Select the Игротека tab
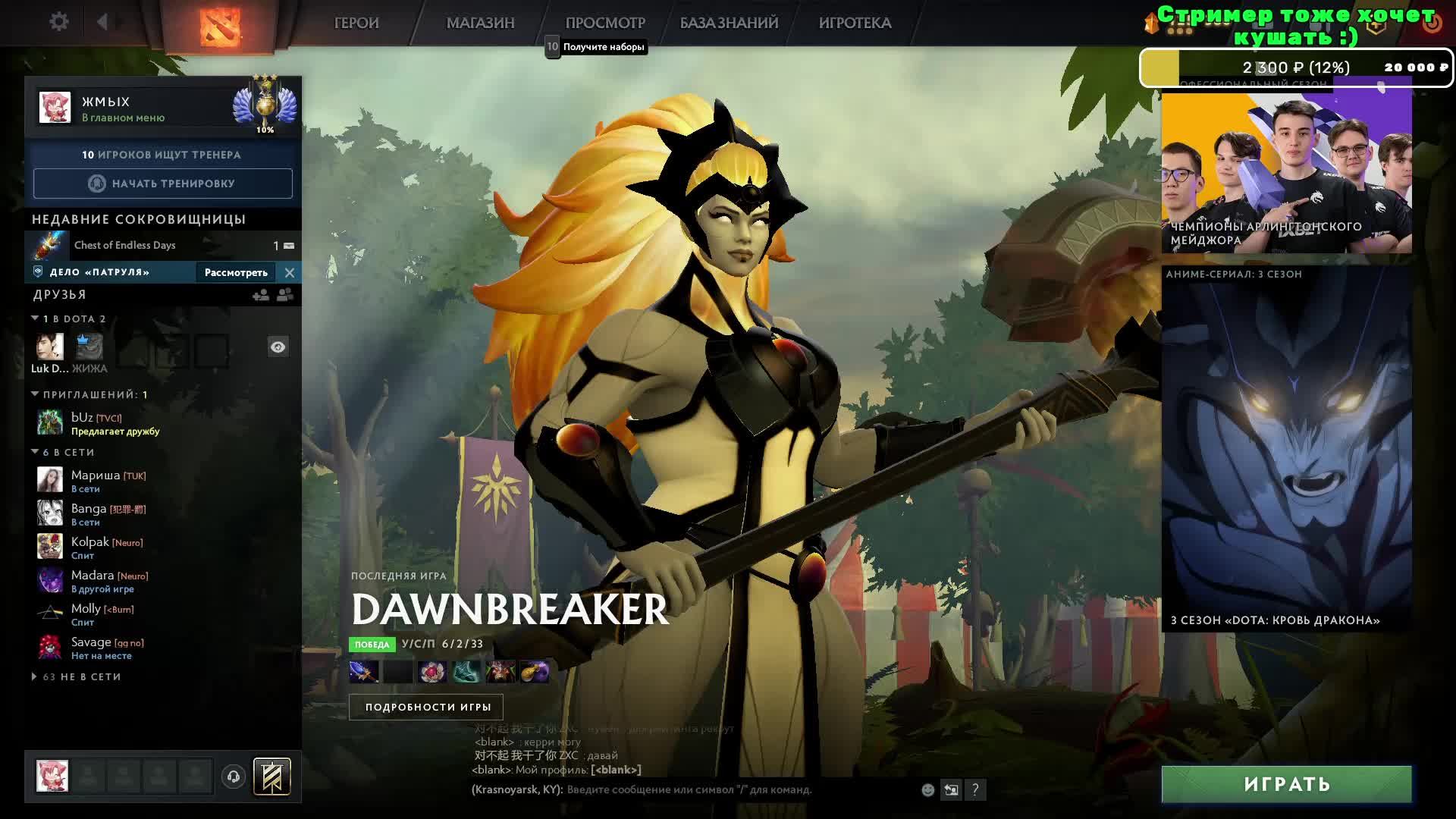This screenshot has height=819, width=1456. [855, 24]
